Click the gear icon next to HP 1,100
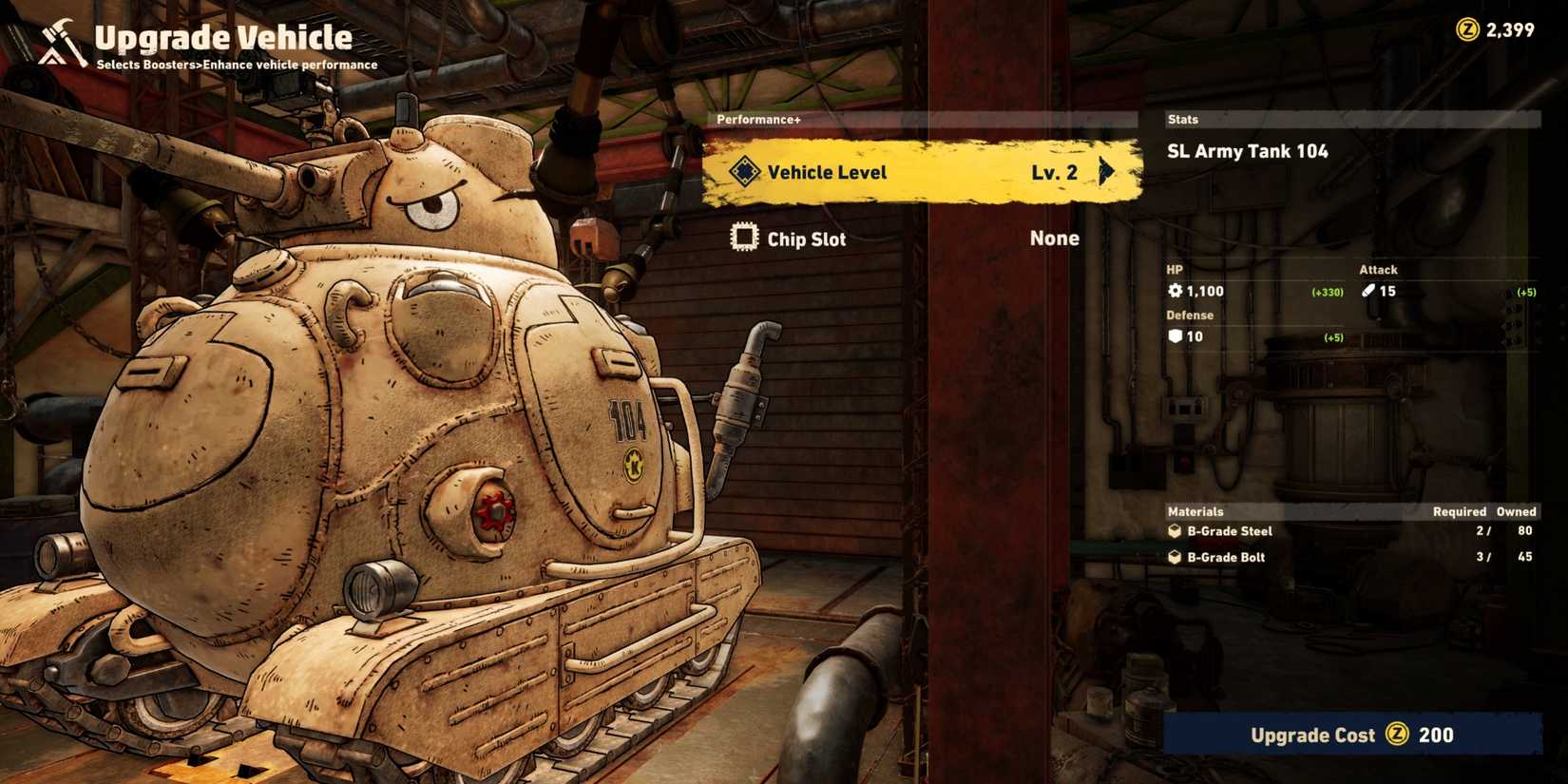1568x784 pixels. pos(1176,291)
